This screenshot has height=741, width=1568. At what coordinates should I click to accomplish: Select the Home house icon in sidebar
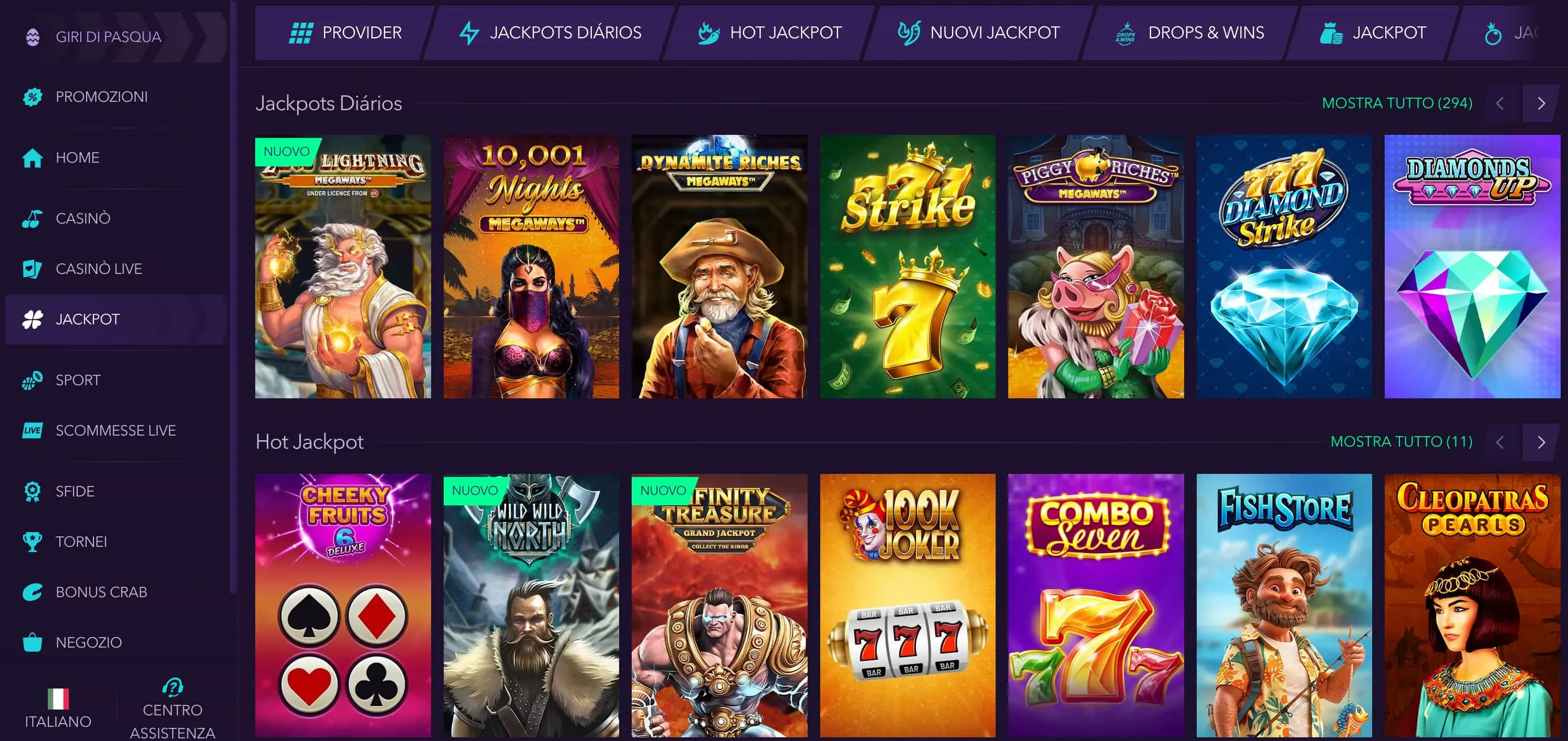[x=33, y=157]
